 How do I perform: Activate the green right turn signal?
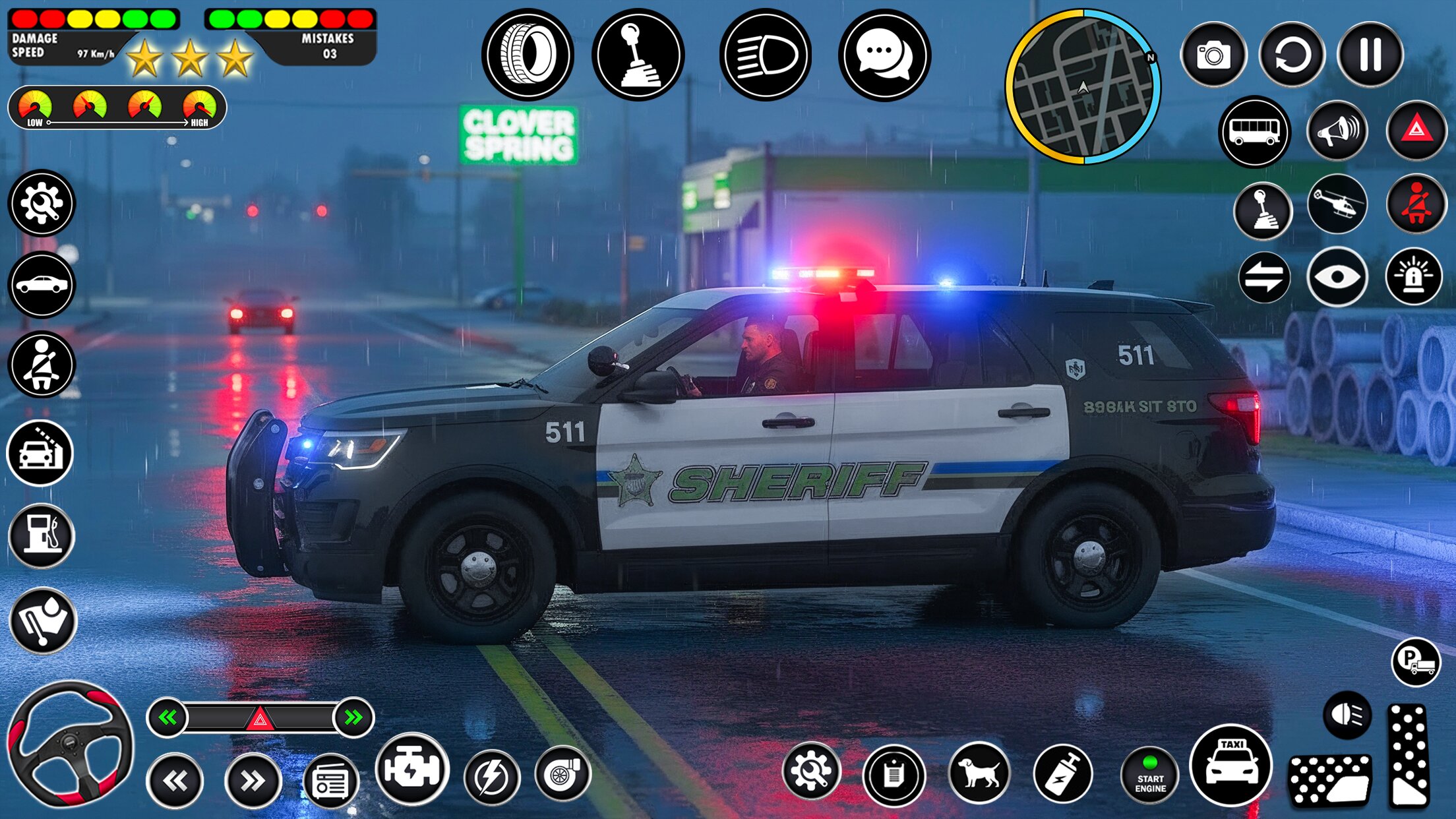click(354, 717)
